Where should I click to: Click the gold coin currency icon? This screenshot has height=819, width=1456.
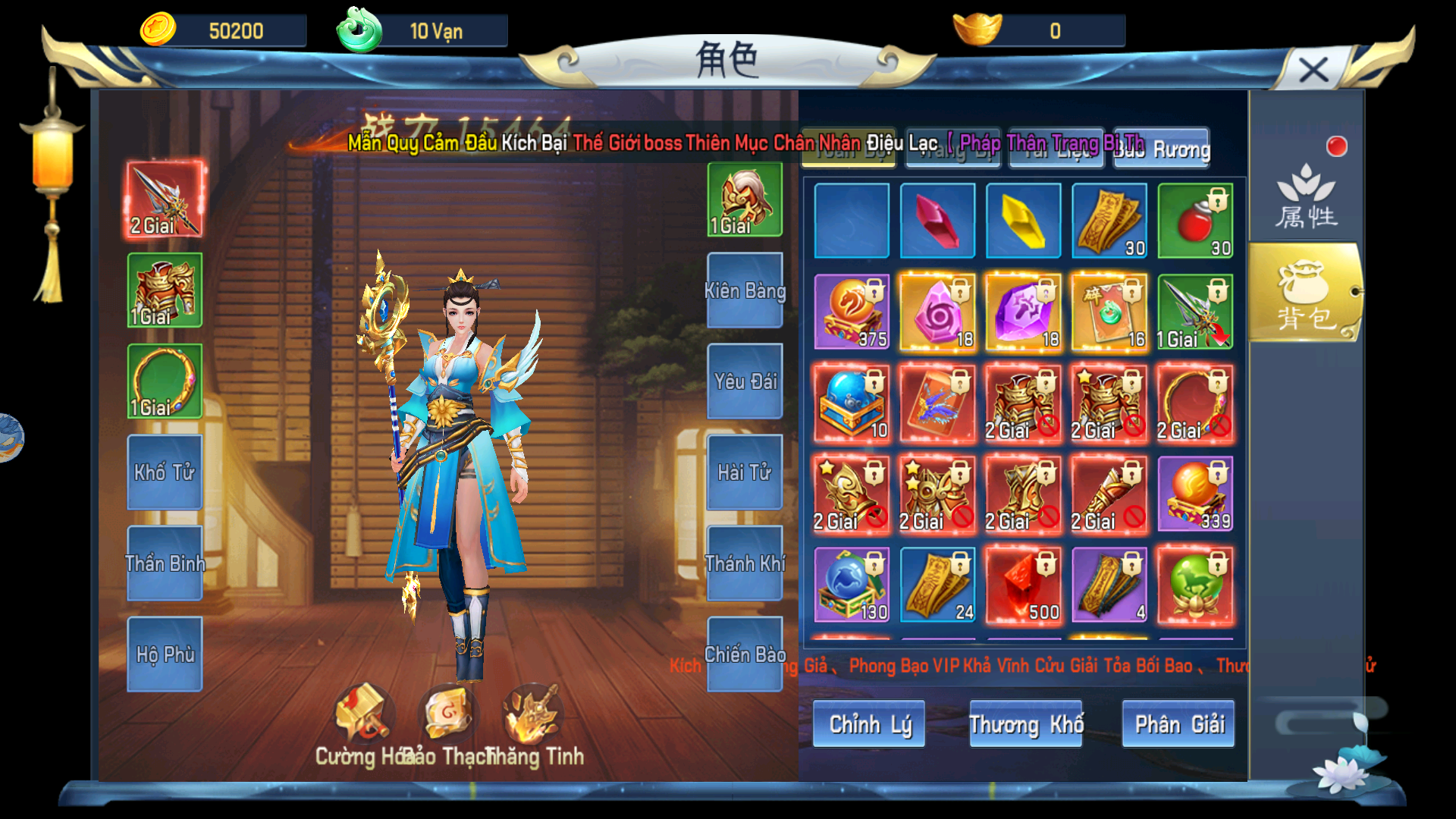157,29
